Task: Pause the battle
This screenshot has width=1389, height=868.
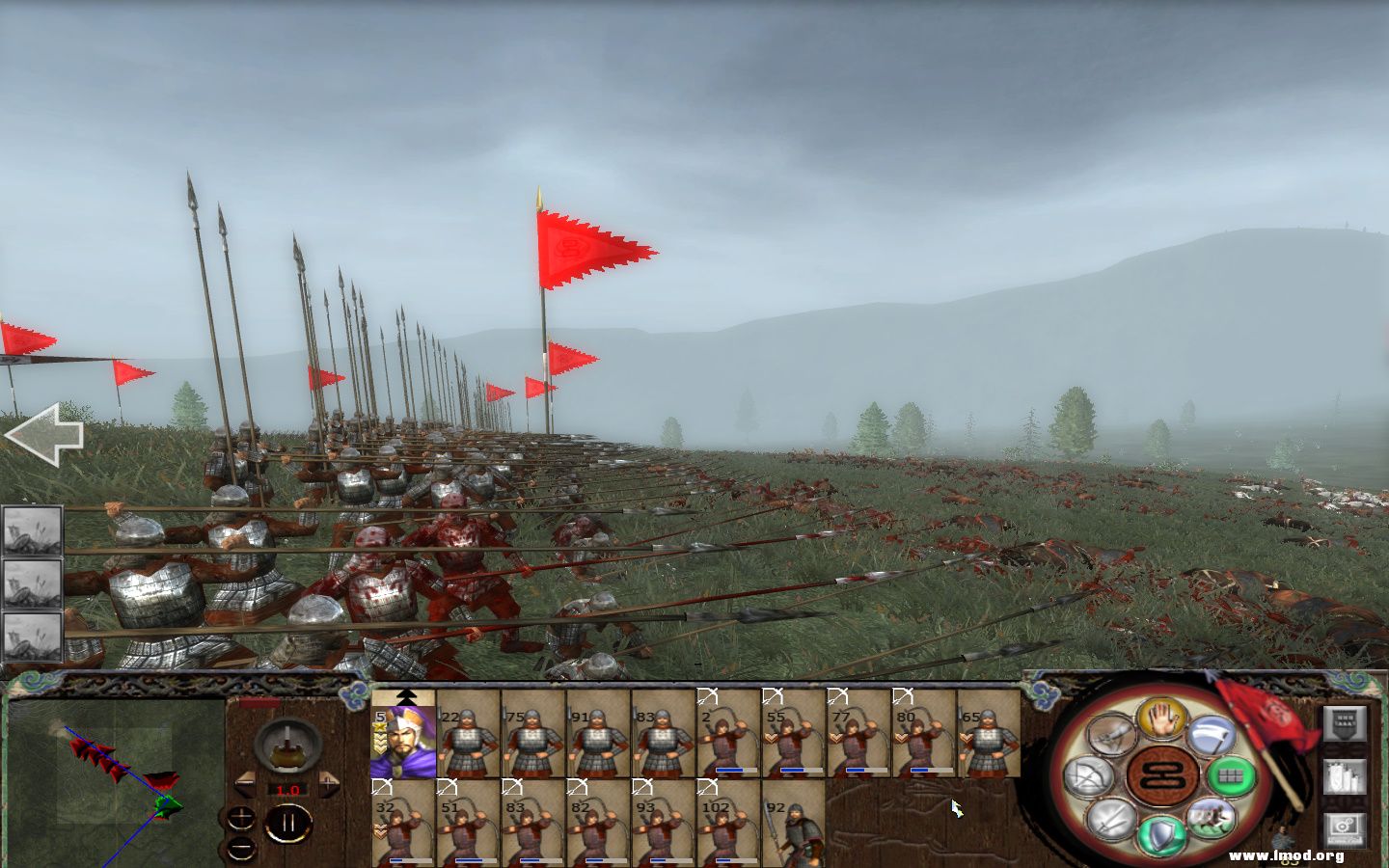Action: point(289,821)
